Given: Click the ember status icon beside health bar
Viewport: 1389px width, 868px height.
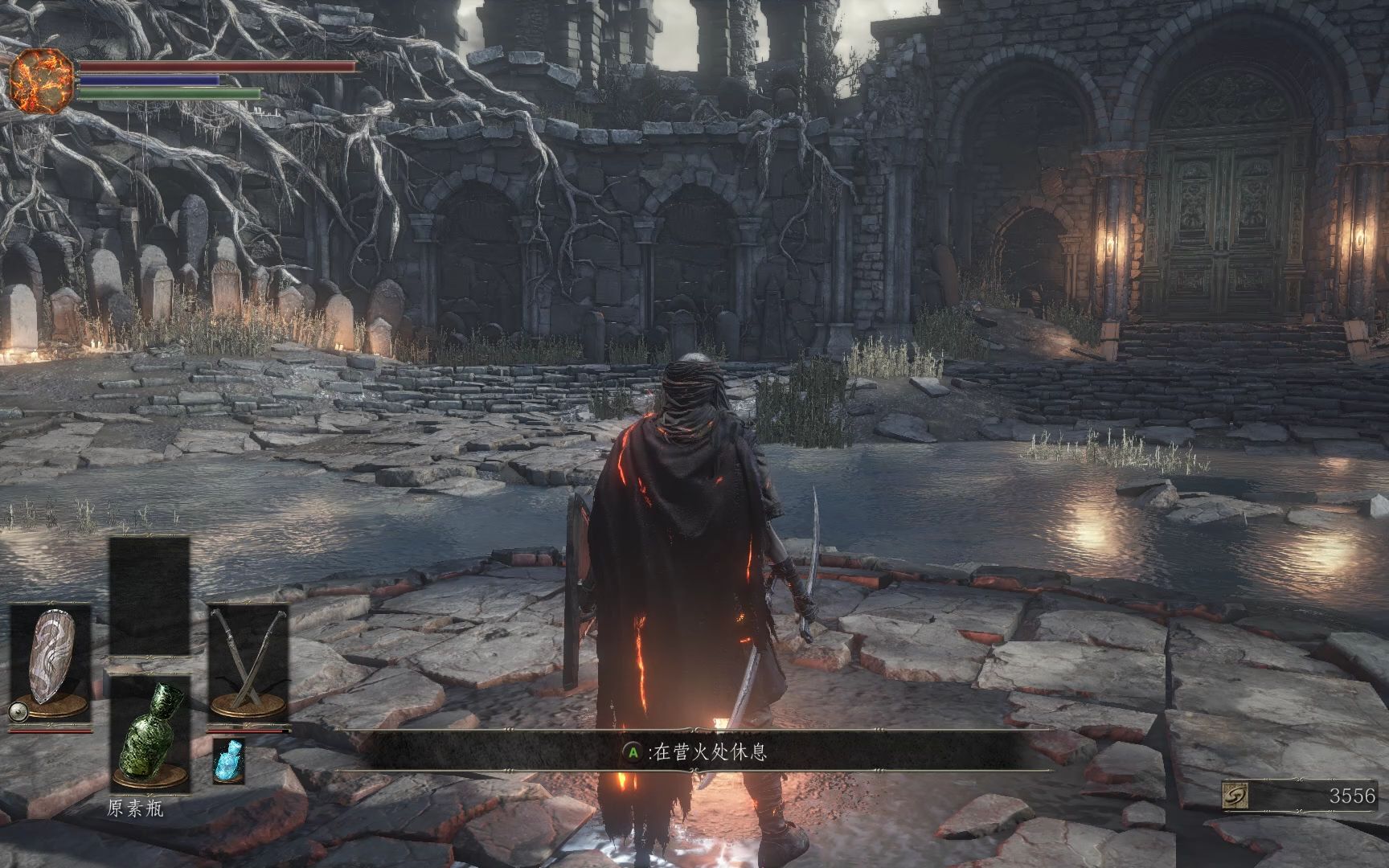Looking at the screenshot, I should click(42, 80).
